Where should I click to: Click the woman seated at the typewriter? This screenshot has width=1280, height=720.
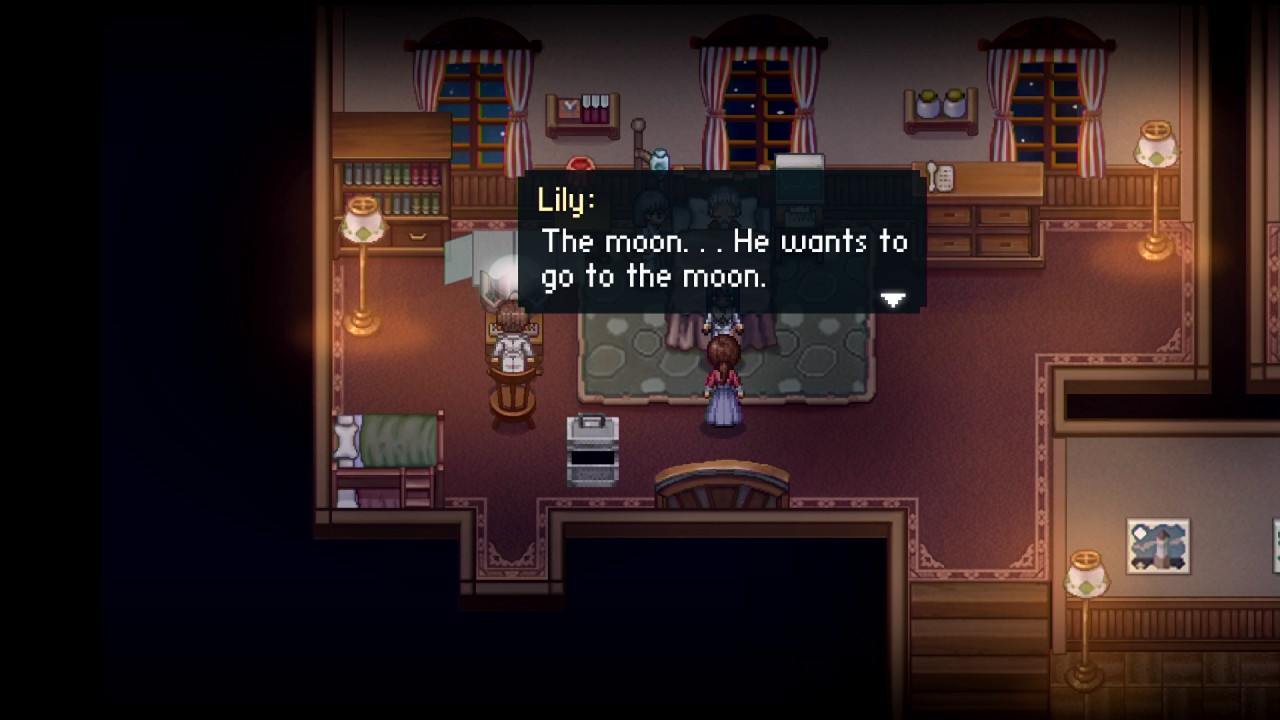point(512,345)
